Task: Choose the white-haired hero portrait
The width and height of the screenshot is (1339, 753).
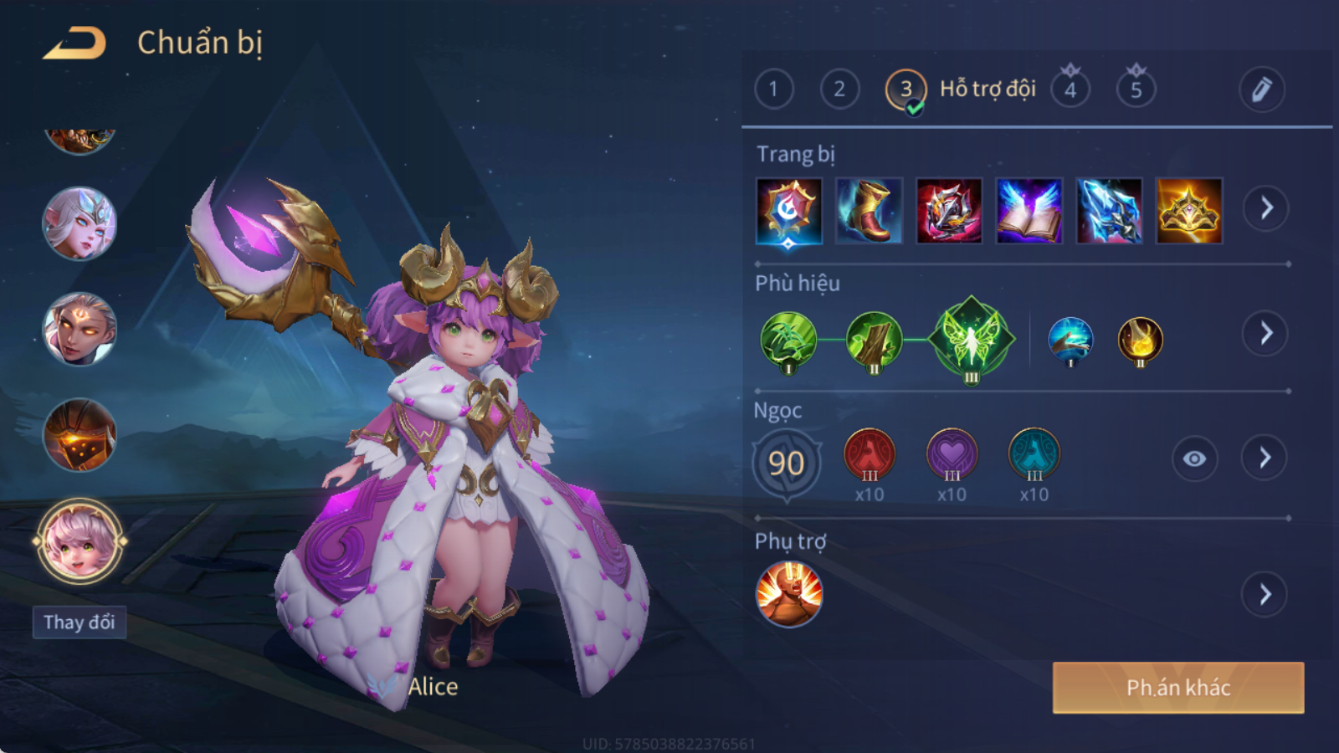Action: click(79, 223)
